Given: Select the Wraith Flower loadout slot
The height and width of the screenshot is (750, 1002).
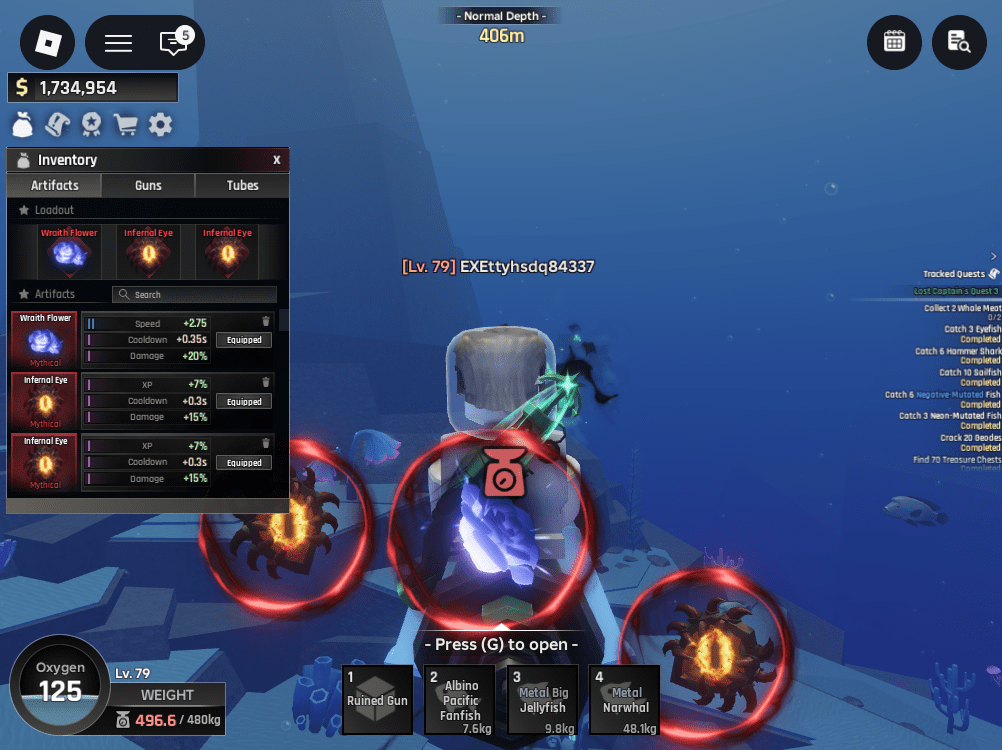Looking at the screenshot, I should point(69,252).
